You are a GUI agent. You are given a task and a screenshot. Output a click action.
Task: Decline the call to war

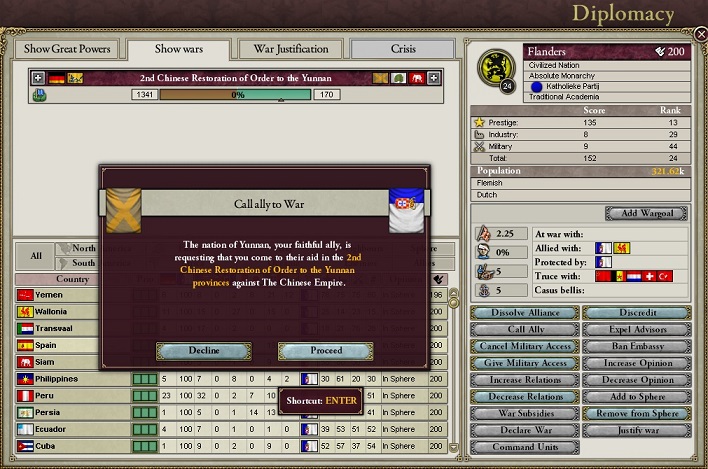point(203,351)
